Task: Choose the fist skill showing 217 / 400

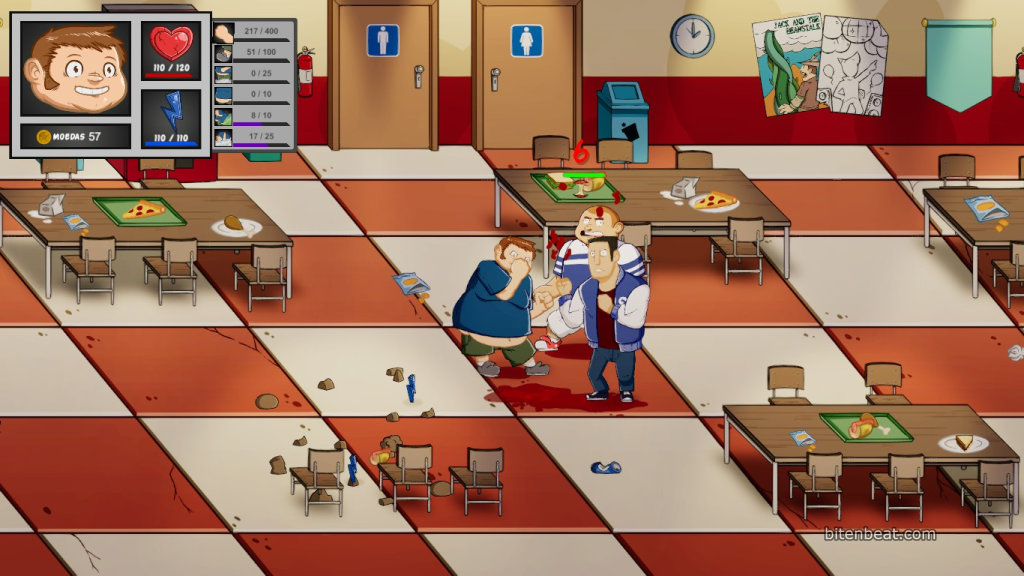Action: click(x=224, y=32)
